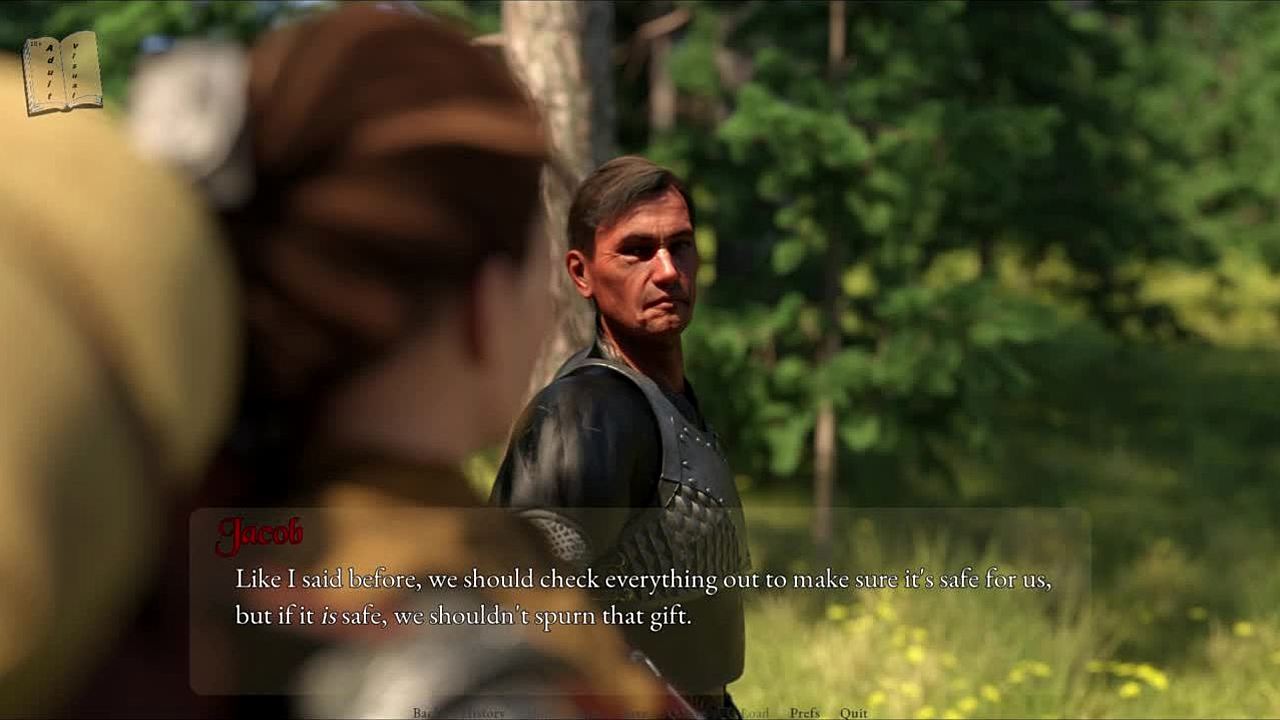Quit the game from the quick menu
This screenshot has width=1280, height=720.
(853, 713)
